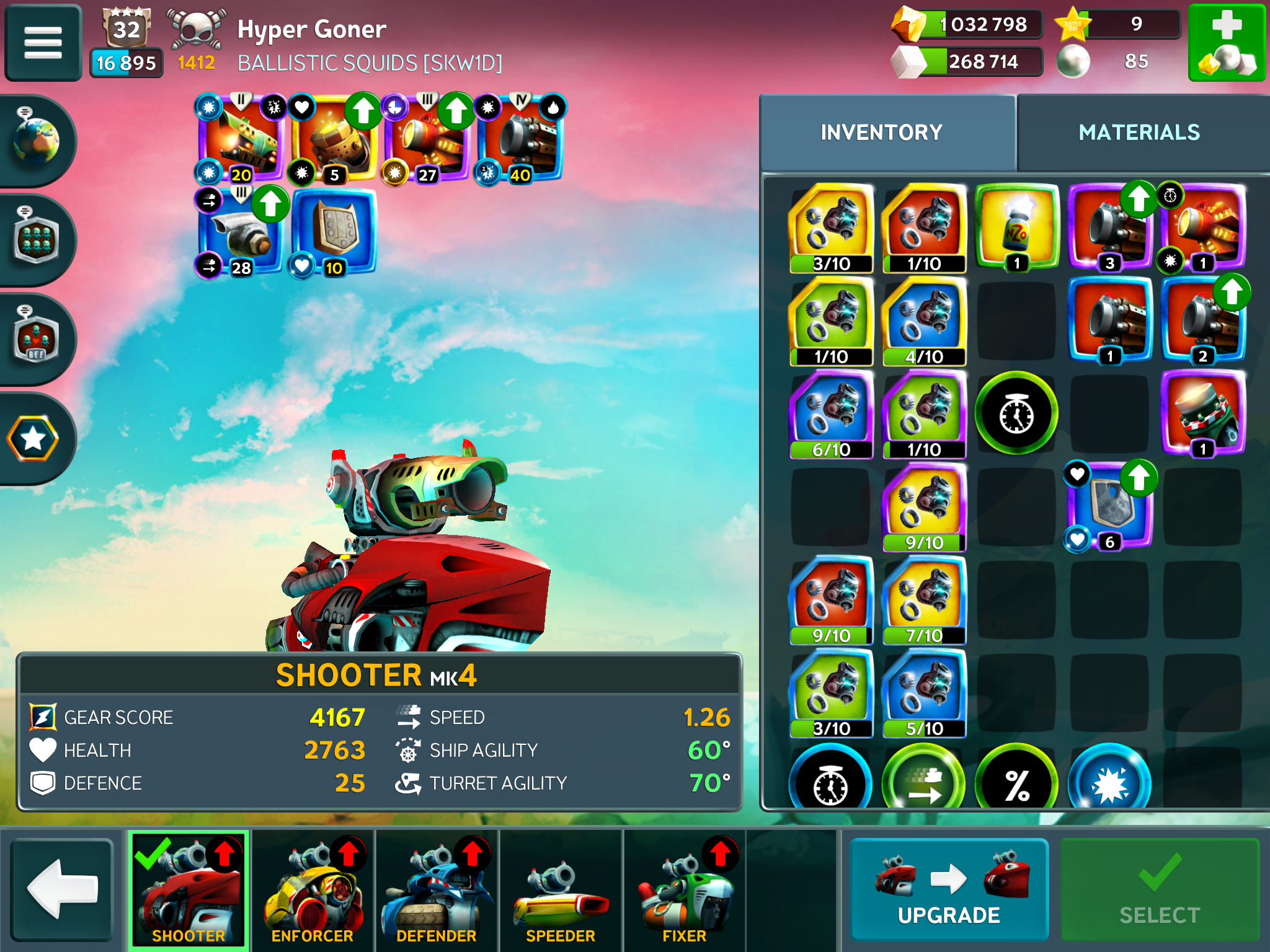Select the inventory shield item with 6 health
Image resolution: width=1270 pixels, height=952 pixels.
coord(1109,506)
